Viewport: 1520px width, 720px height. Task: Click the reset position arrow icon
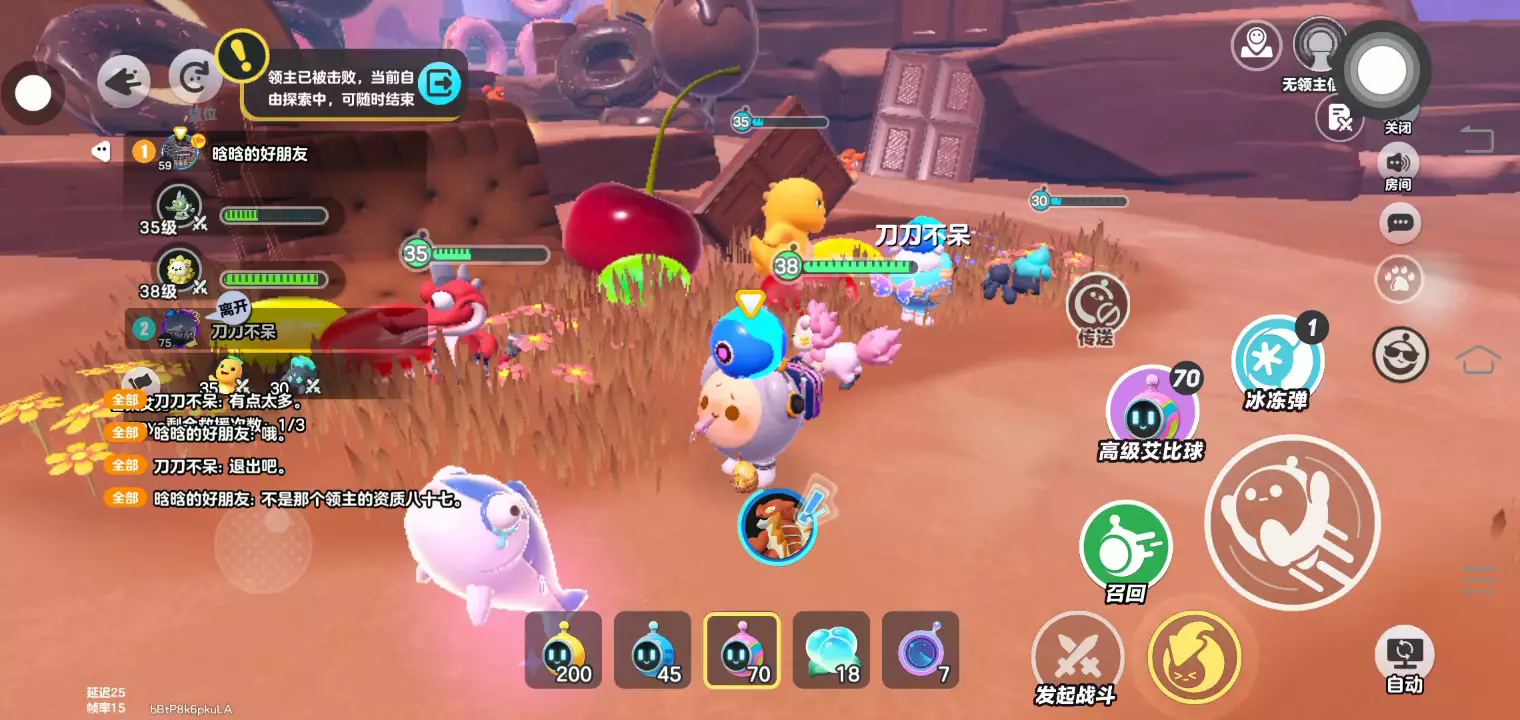click(x=194, y=78)
